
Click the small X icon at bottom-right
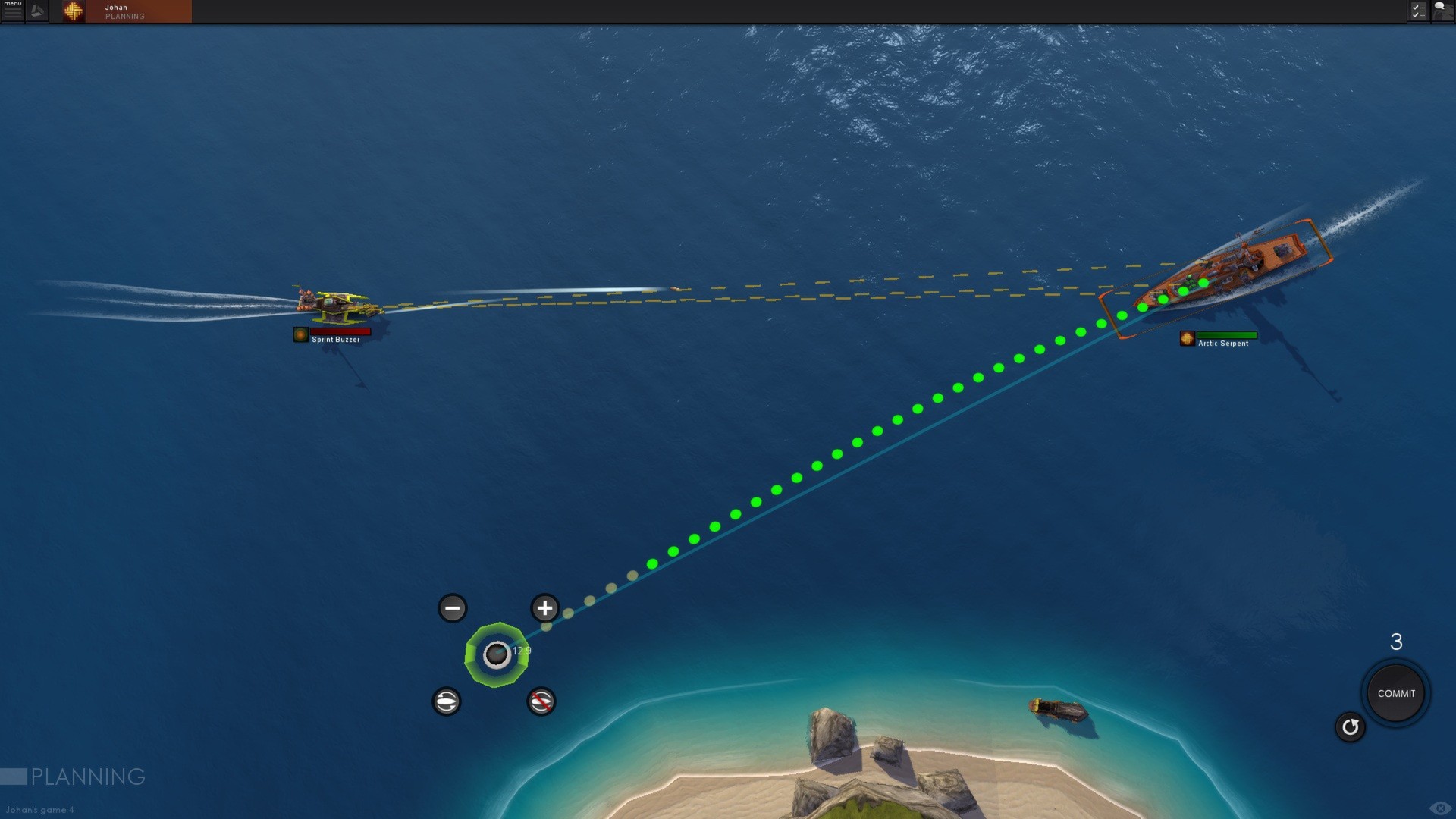[1440, 808]
